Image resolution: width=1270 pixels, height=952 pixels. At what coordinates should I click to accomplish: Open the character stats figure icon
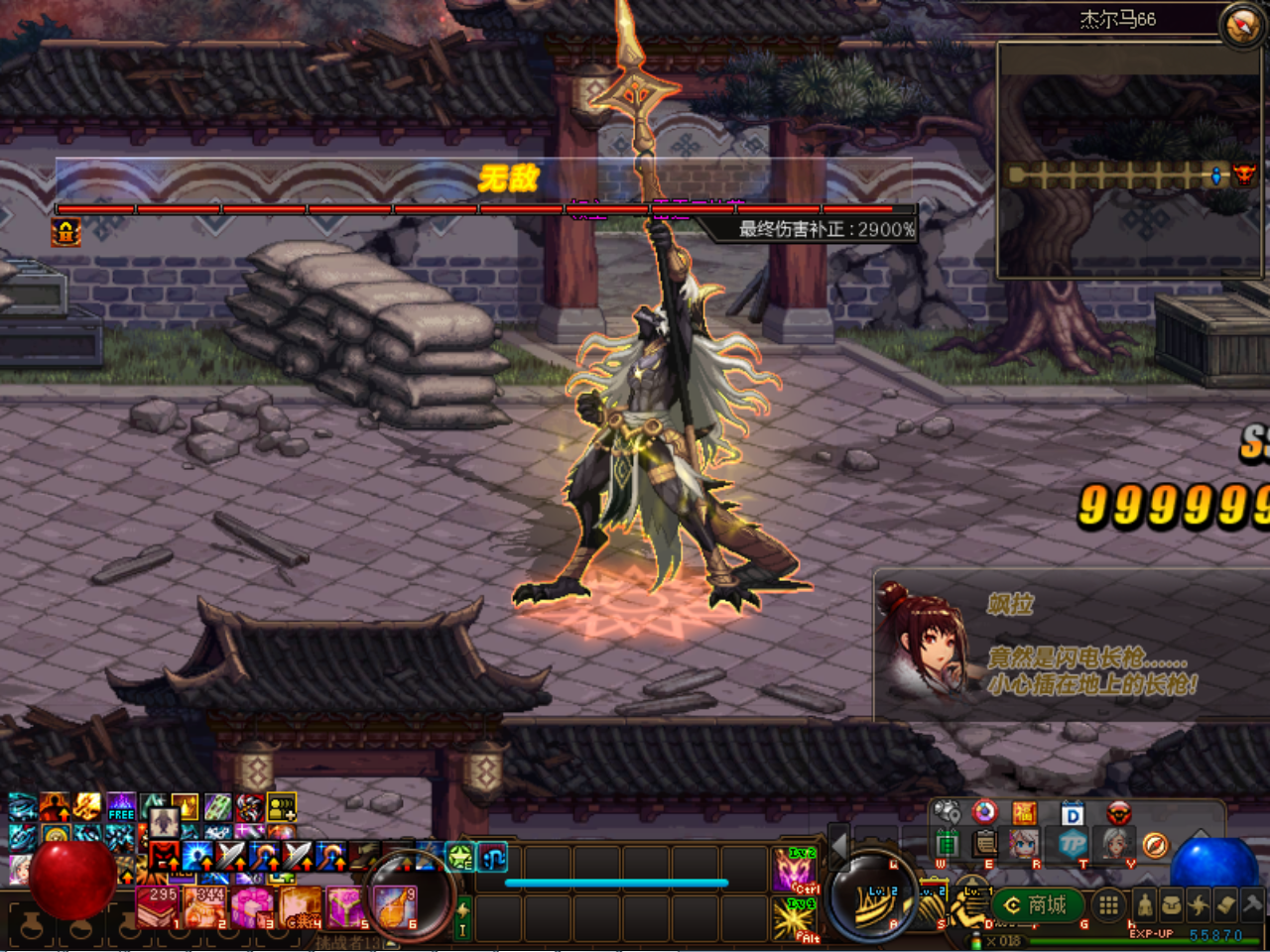1144,905
